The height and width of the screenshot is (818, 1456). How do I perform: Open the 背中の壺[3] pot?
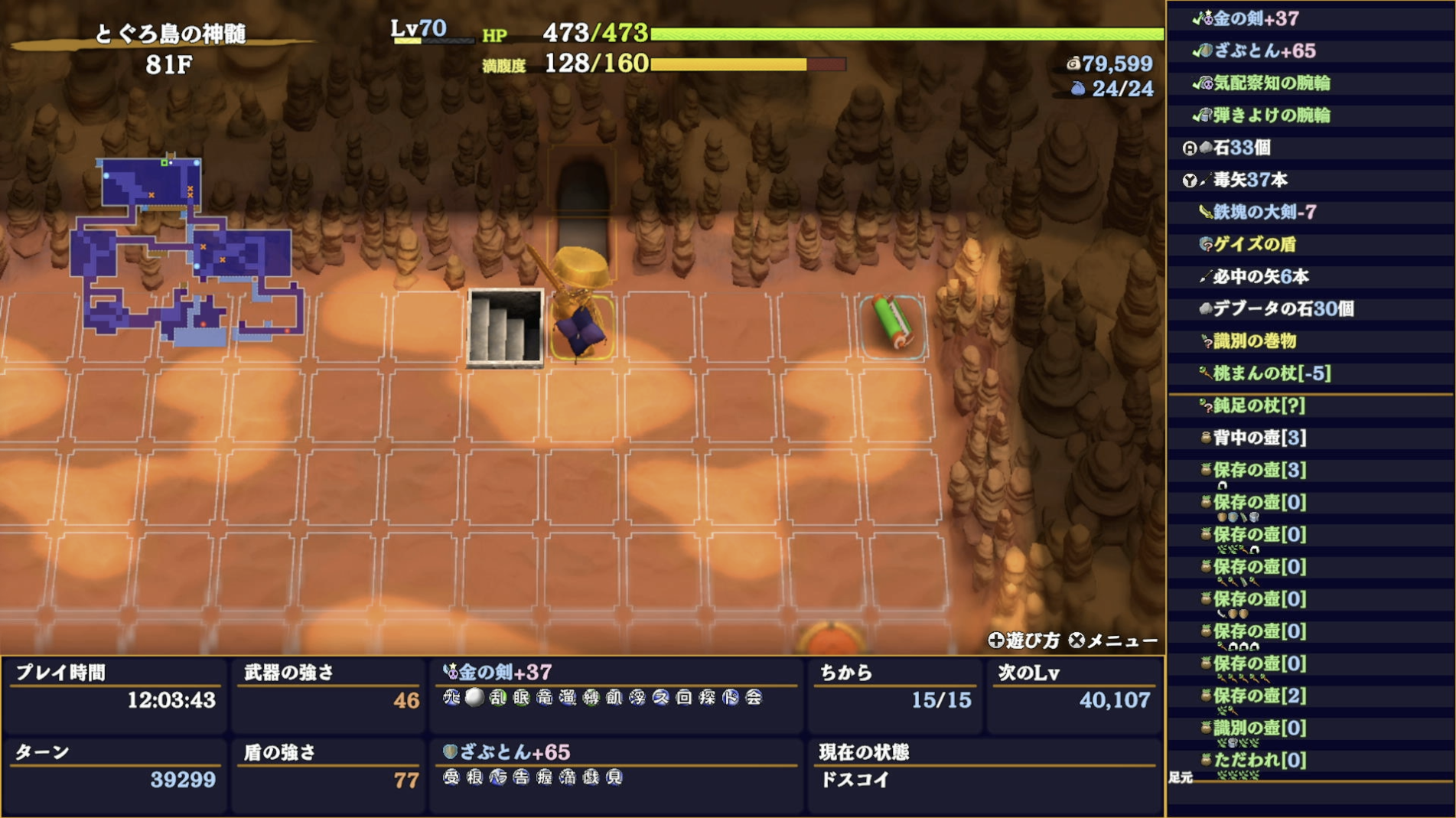[1259, 438]
